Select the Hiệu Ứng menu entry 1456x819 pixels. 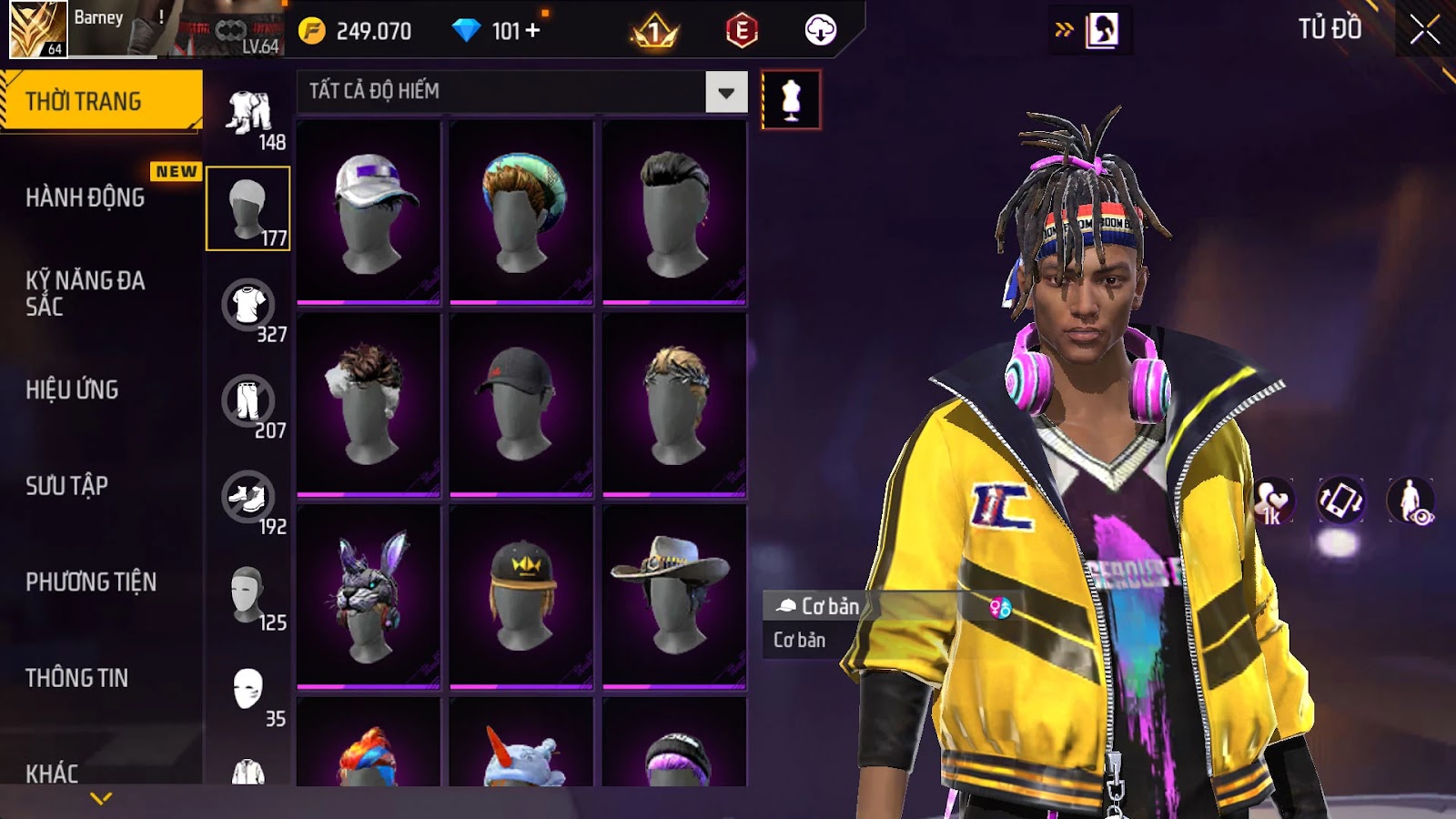(x=72, y=389)
